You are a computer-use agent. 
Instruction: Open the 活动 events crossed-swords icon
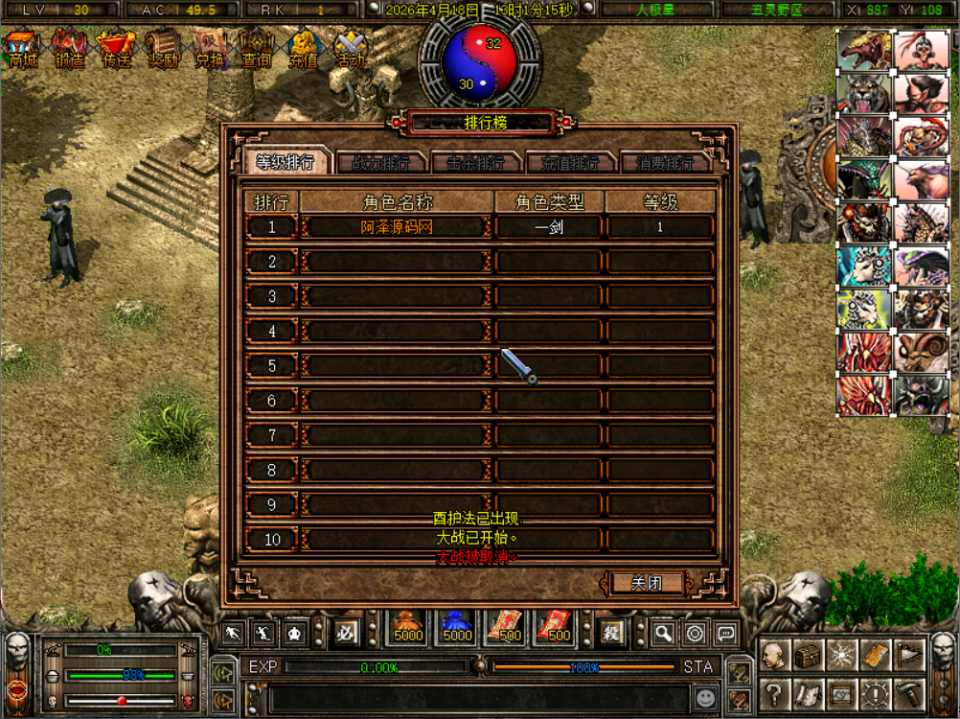coord(350,49)
